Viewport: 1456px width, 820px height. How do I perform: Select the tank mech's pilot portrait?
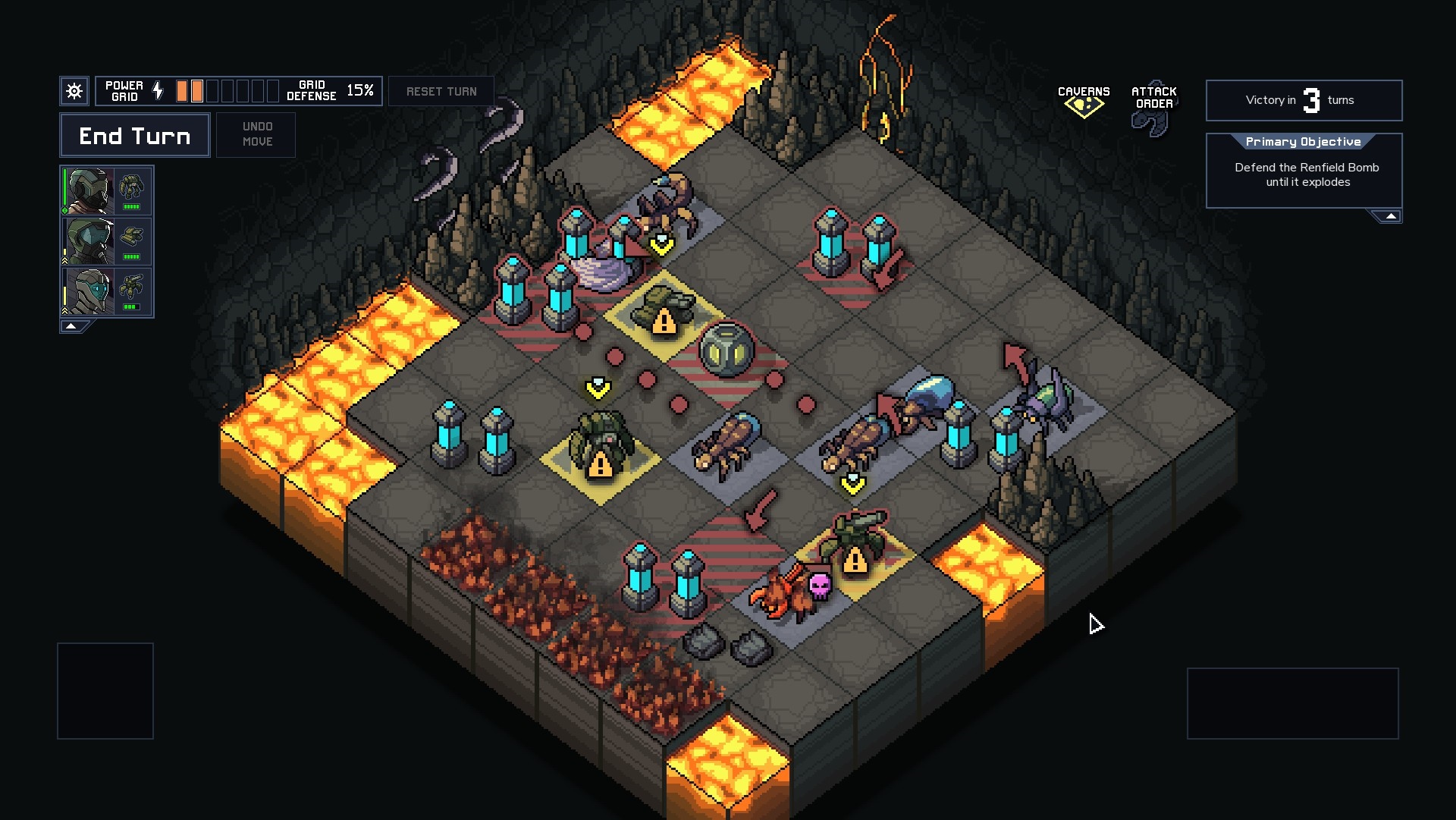click(89, 241)
